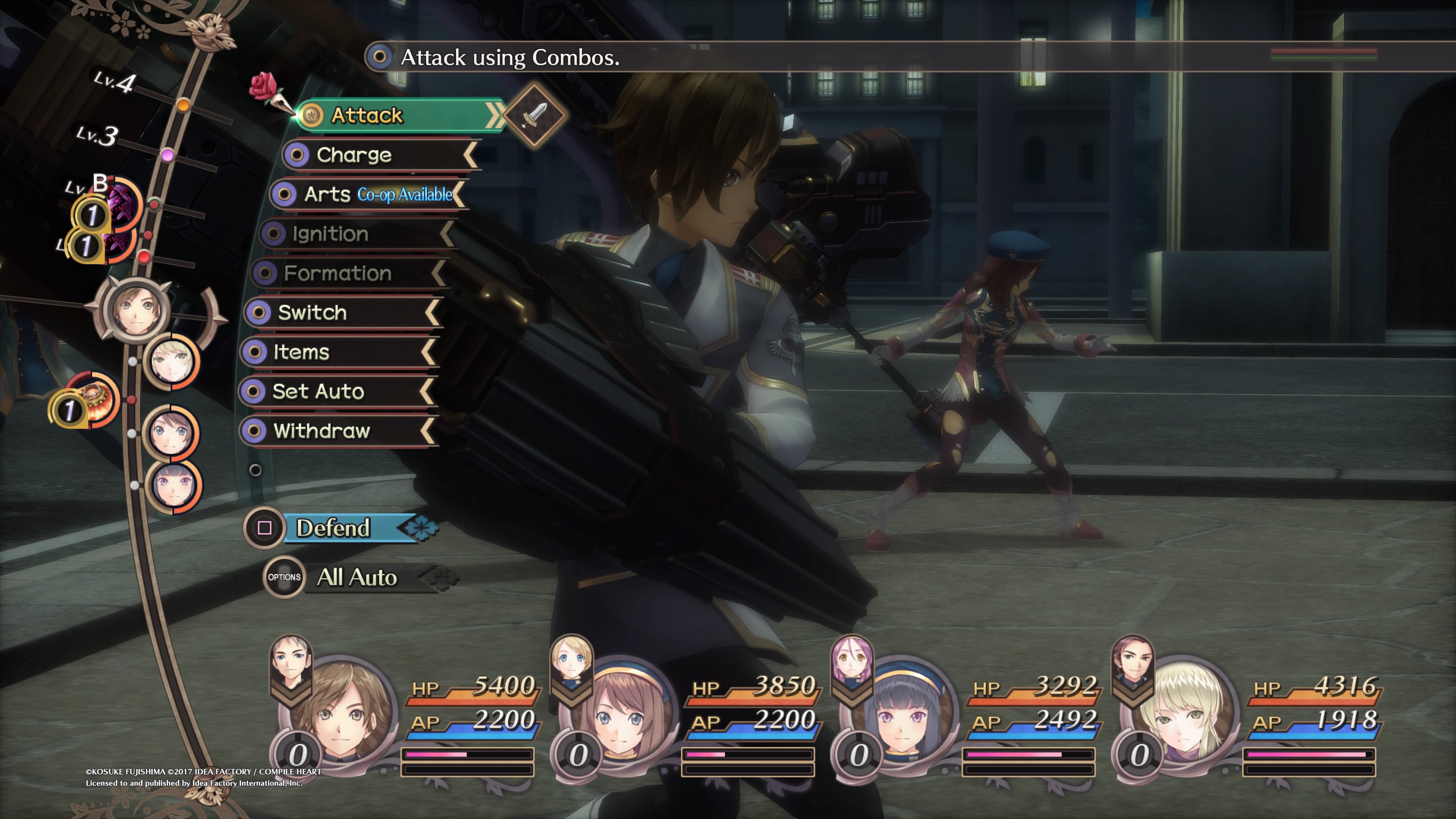Open the Arts menu
1456x819 pixels.
point(367,195)
